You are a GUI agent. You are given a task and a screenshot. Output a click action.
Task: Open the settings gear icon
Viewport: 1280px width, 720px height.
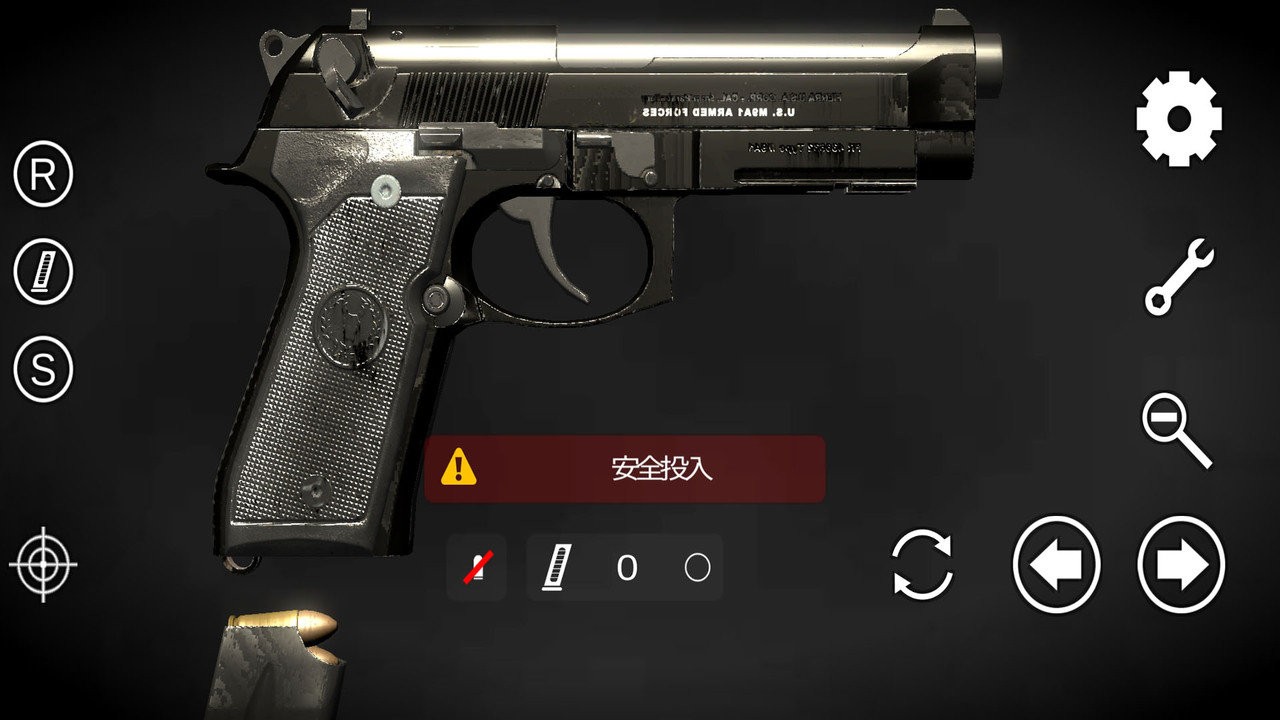tap(1179, 119)
